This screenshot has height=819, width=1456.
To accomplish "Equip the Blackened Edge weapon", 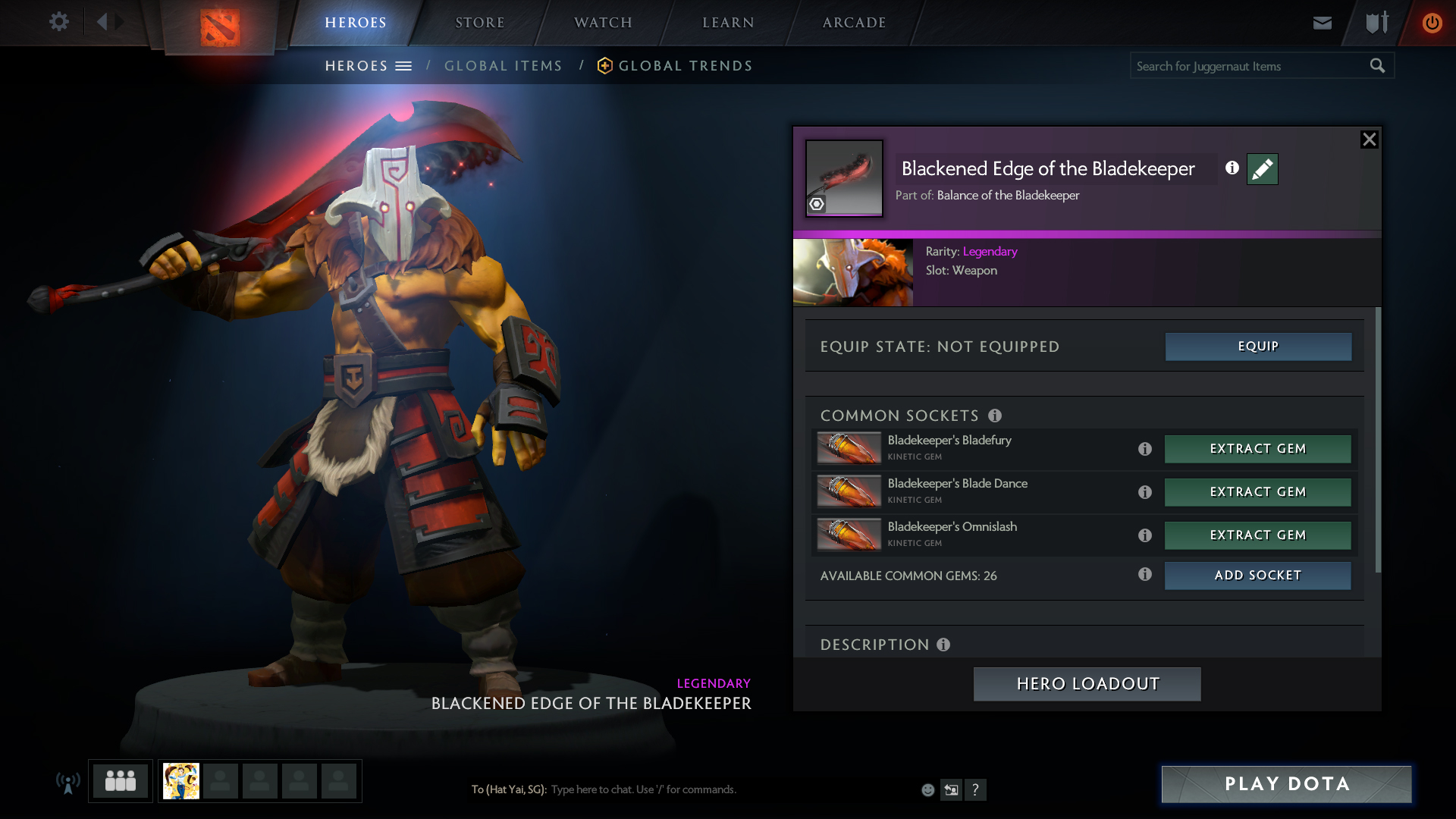I will (1258, 347).
